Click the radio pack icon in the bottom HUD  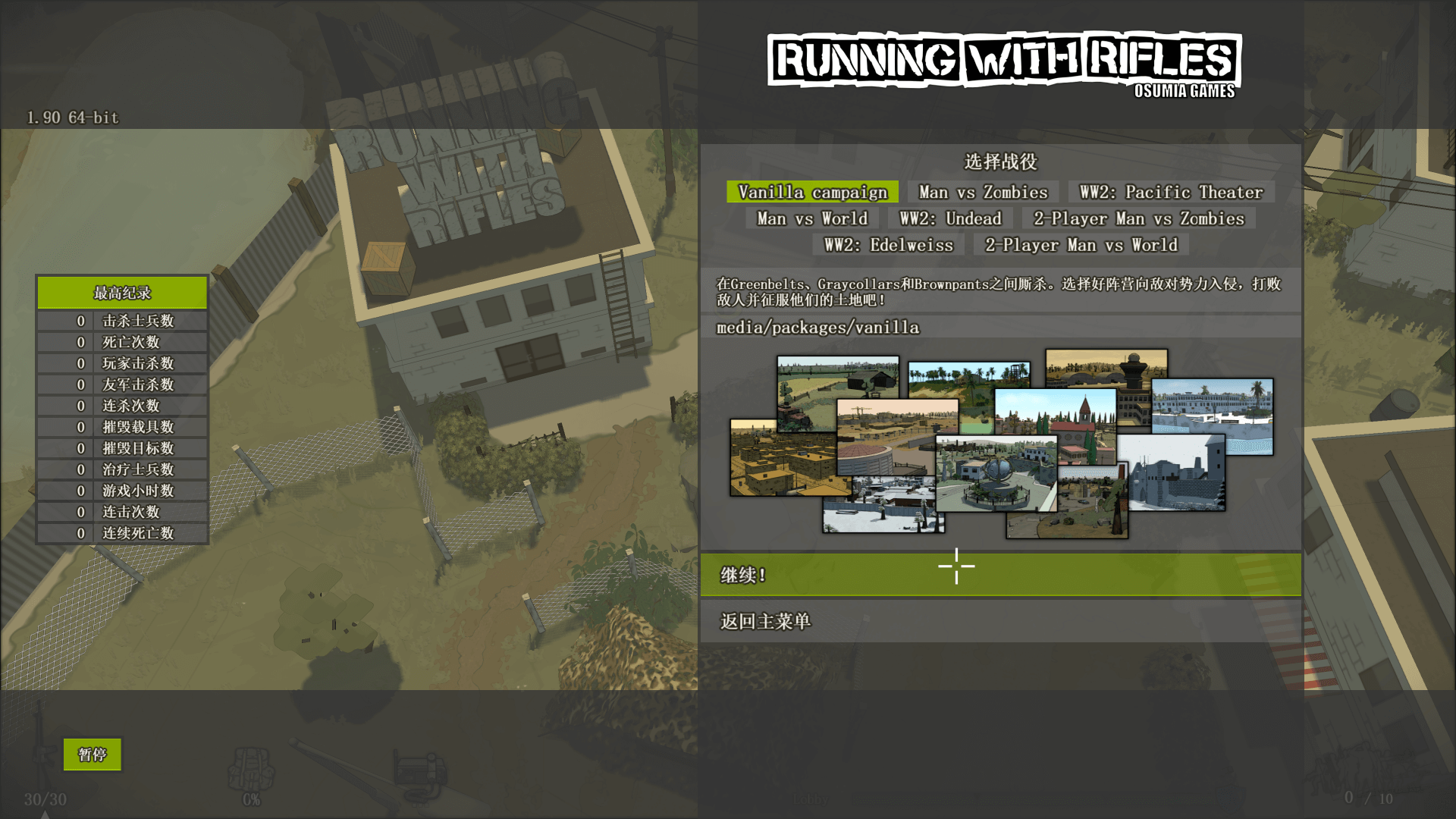[420, 773]
